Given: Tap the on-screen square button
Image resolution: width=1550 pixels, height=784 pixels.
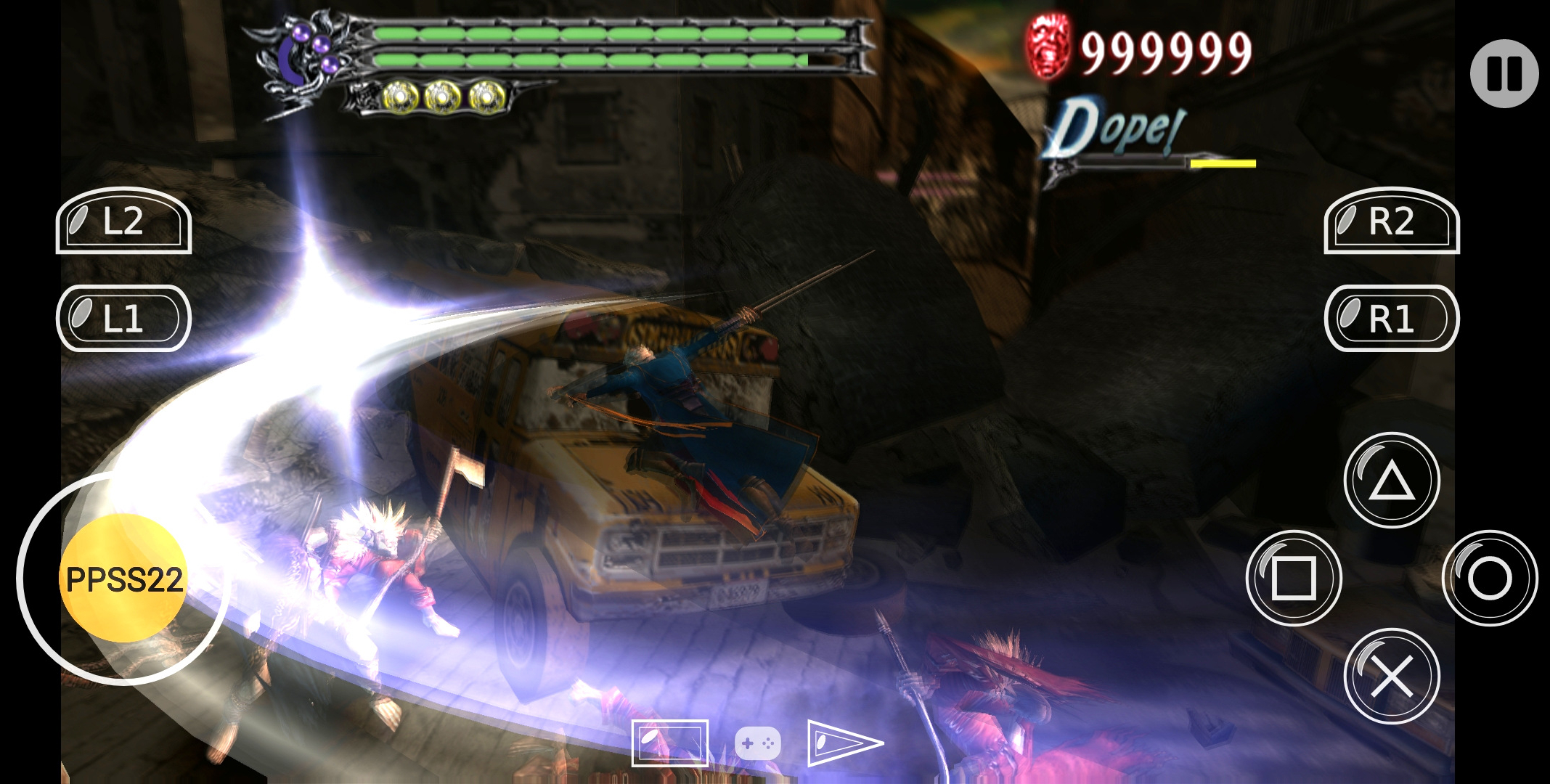Looking at the screenshot, I should click(x=1293, y=578).
